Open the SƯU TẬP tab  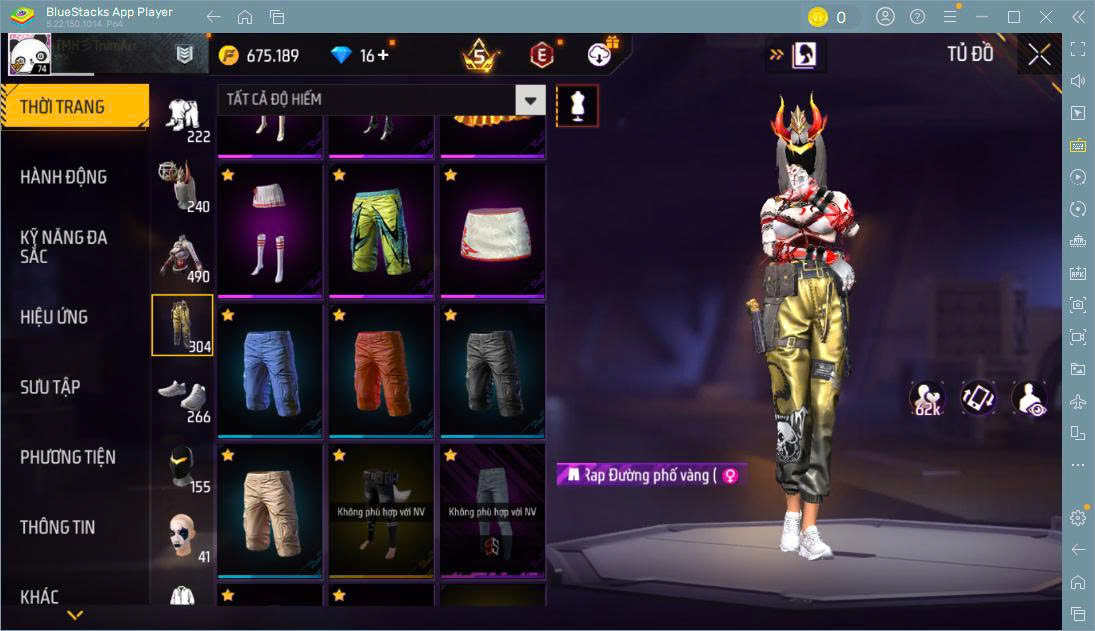[50, 387]
